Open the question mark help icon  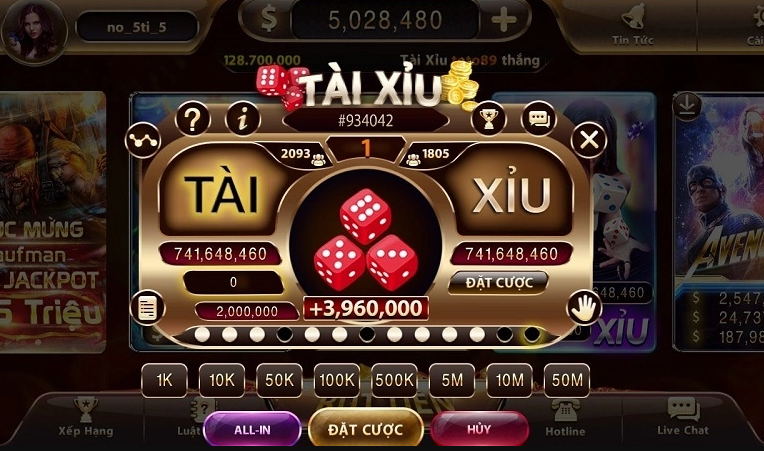pos(192,119)
